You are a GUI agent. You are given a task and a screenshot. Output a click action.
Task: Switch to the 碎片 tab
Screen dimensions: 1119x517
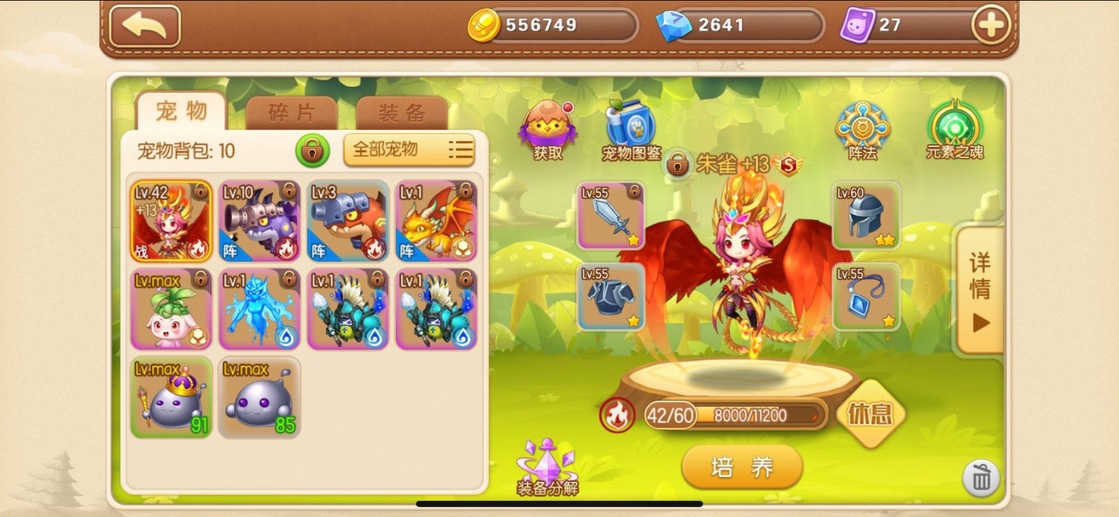tap(291, 113)
